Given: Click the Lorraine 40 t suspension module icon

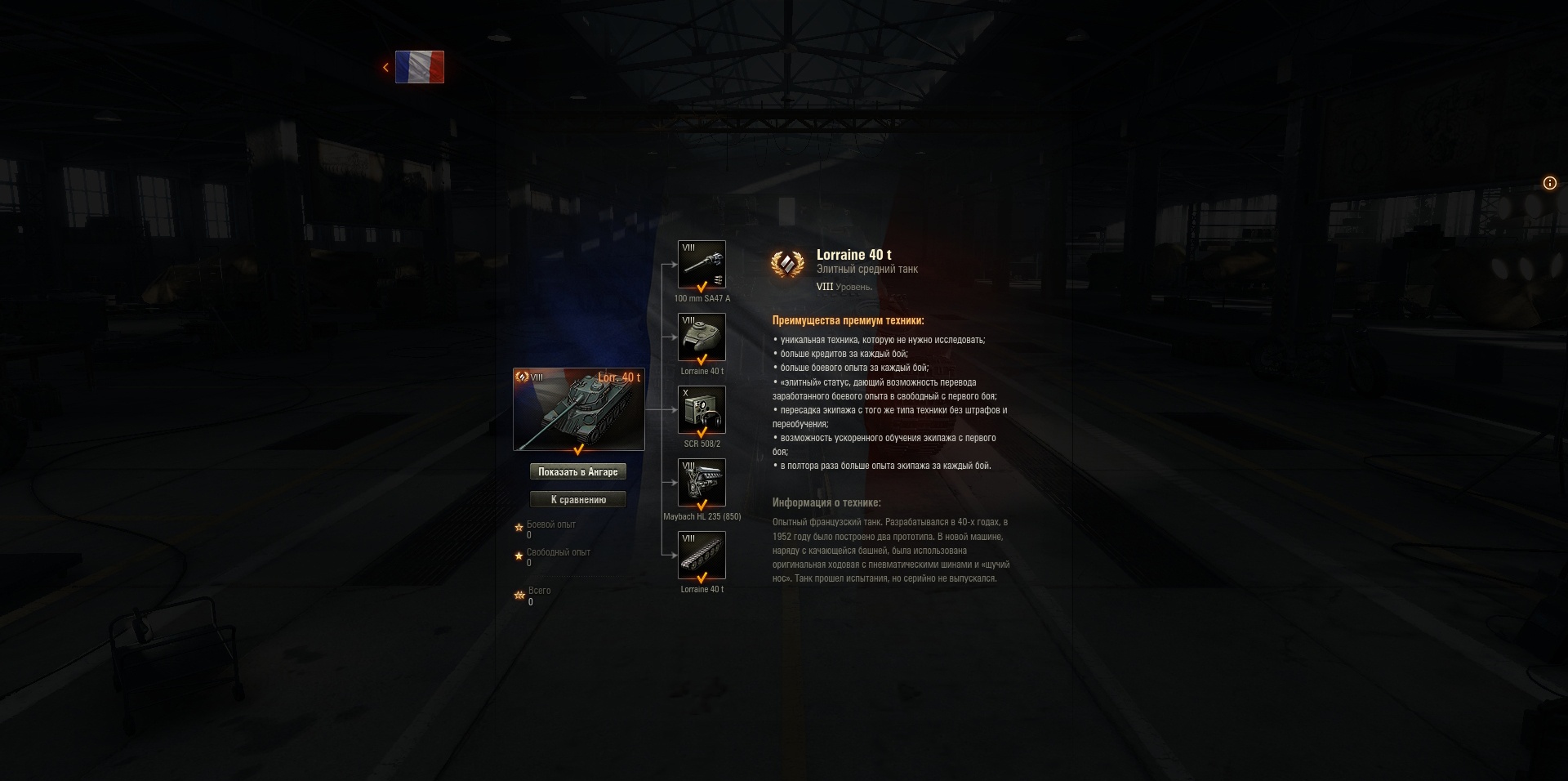Looking at the screenshot, I should pos(701,554).
